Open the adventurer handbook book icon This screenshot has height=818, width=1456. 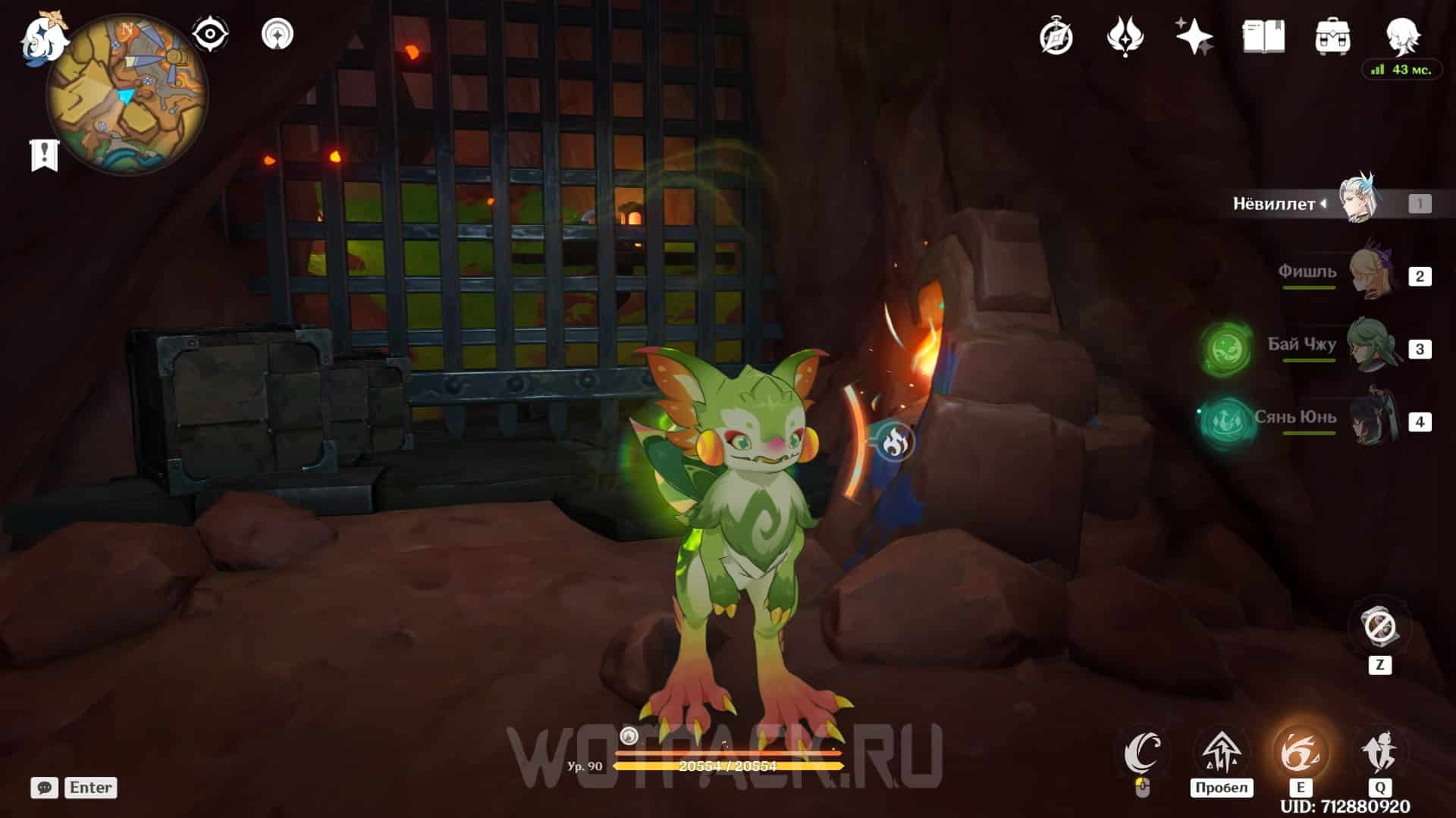(1263, 36)
